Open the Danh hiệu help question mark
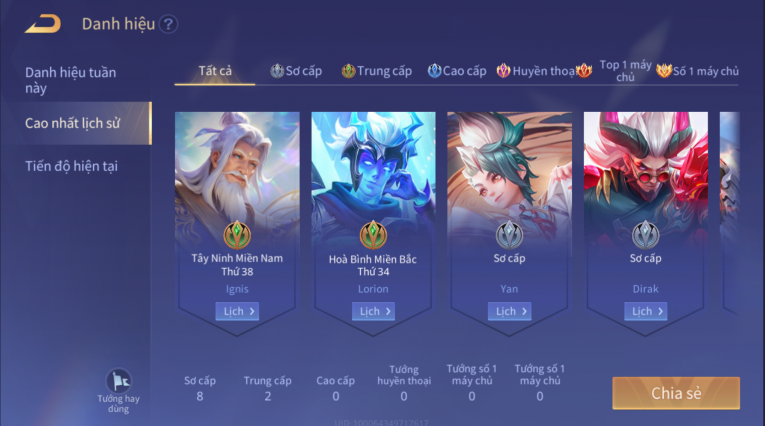The width and height of the screenshot is (765, 426). pos(168,24)
